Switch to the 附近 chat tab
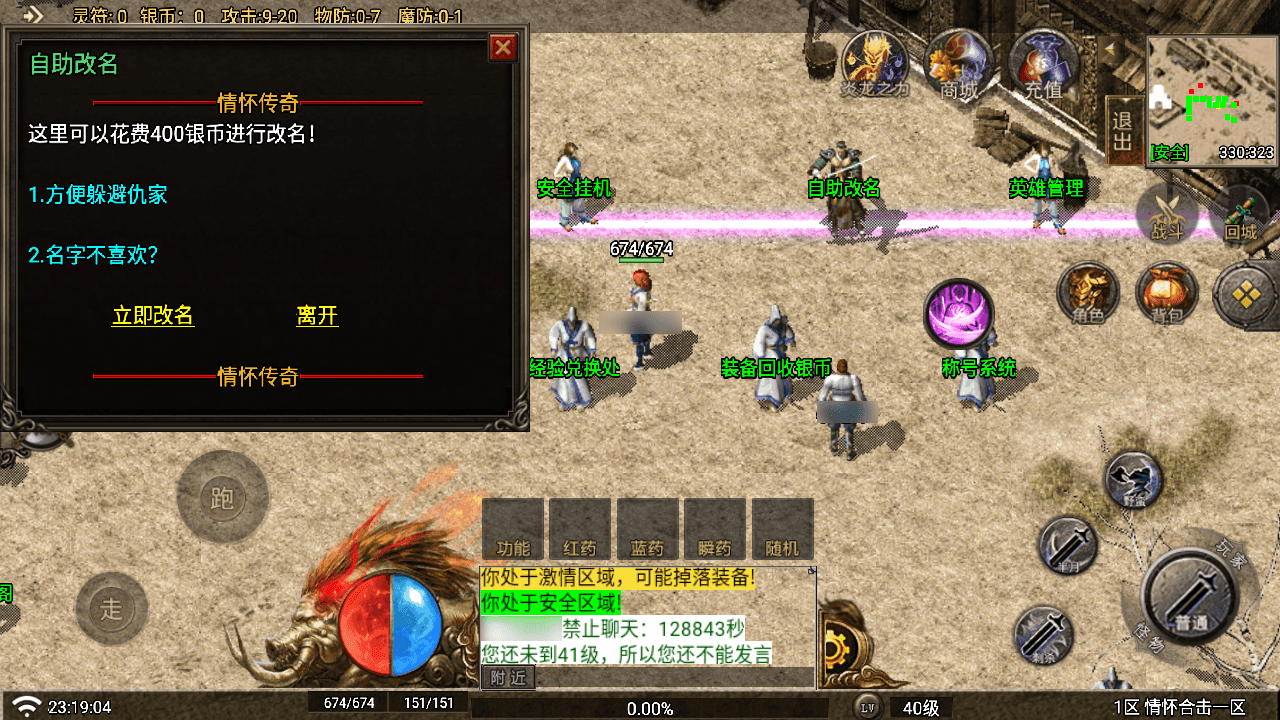This screenshot has width=1280, height=720. [509, 679]
